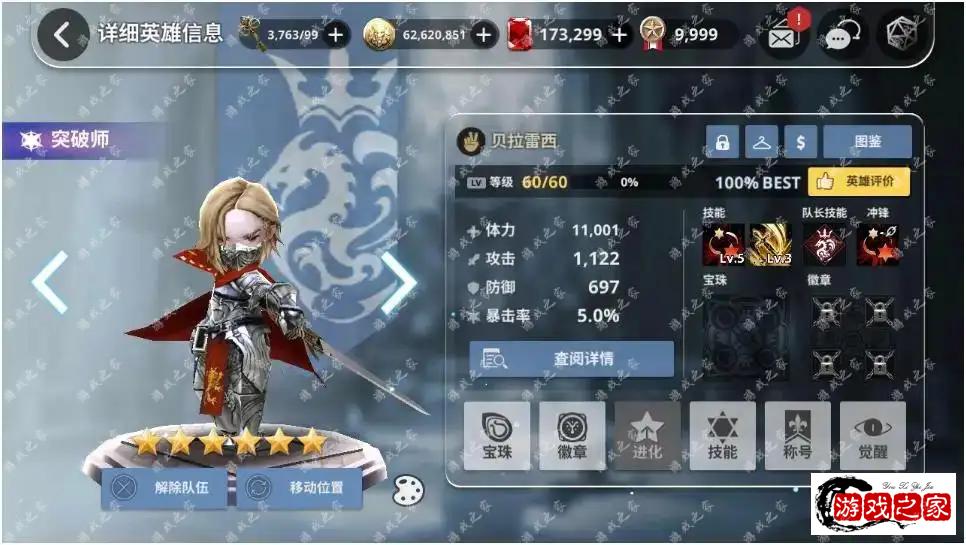This screenshot has height=545, width=966.
Task: Open the 技能 skill menu button
Action: point(722,436)
